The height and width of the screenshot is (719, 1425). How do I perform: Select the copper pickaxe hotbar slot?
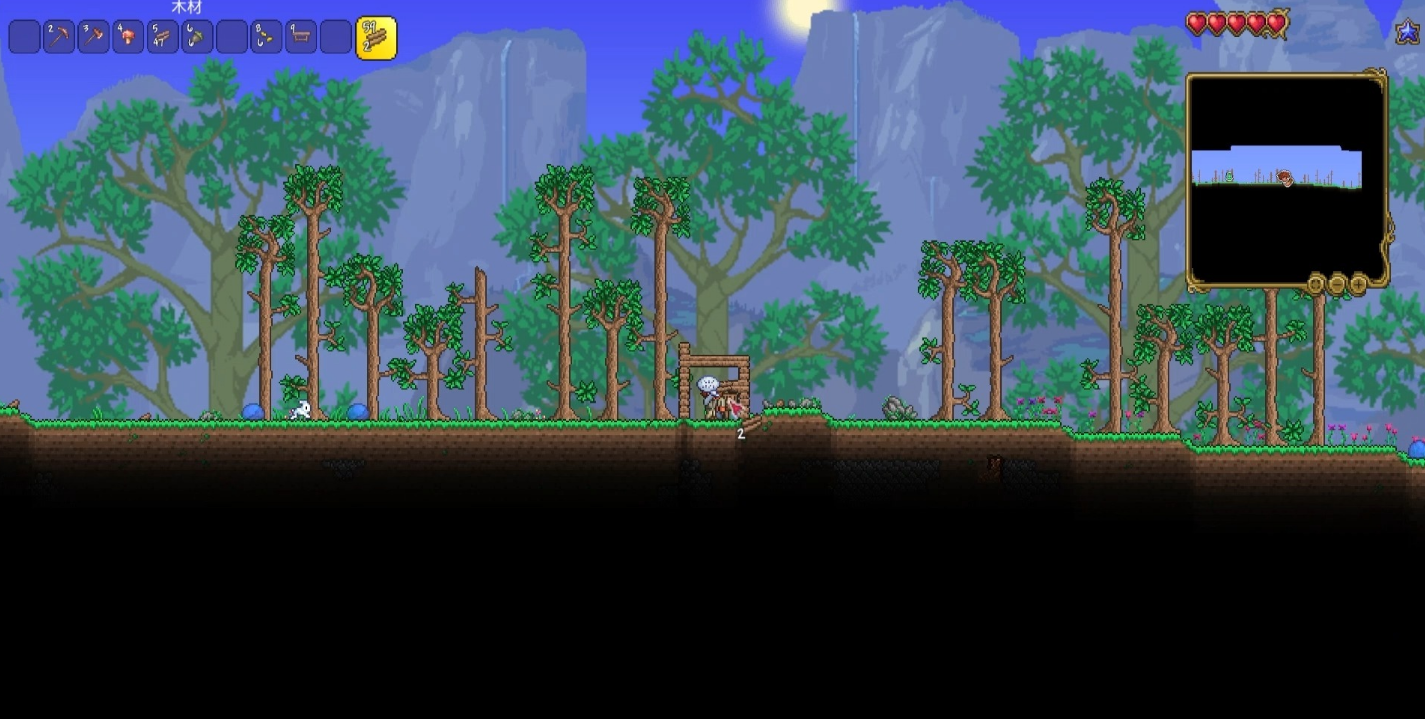(x=59, y=38)
